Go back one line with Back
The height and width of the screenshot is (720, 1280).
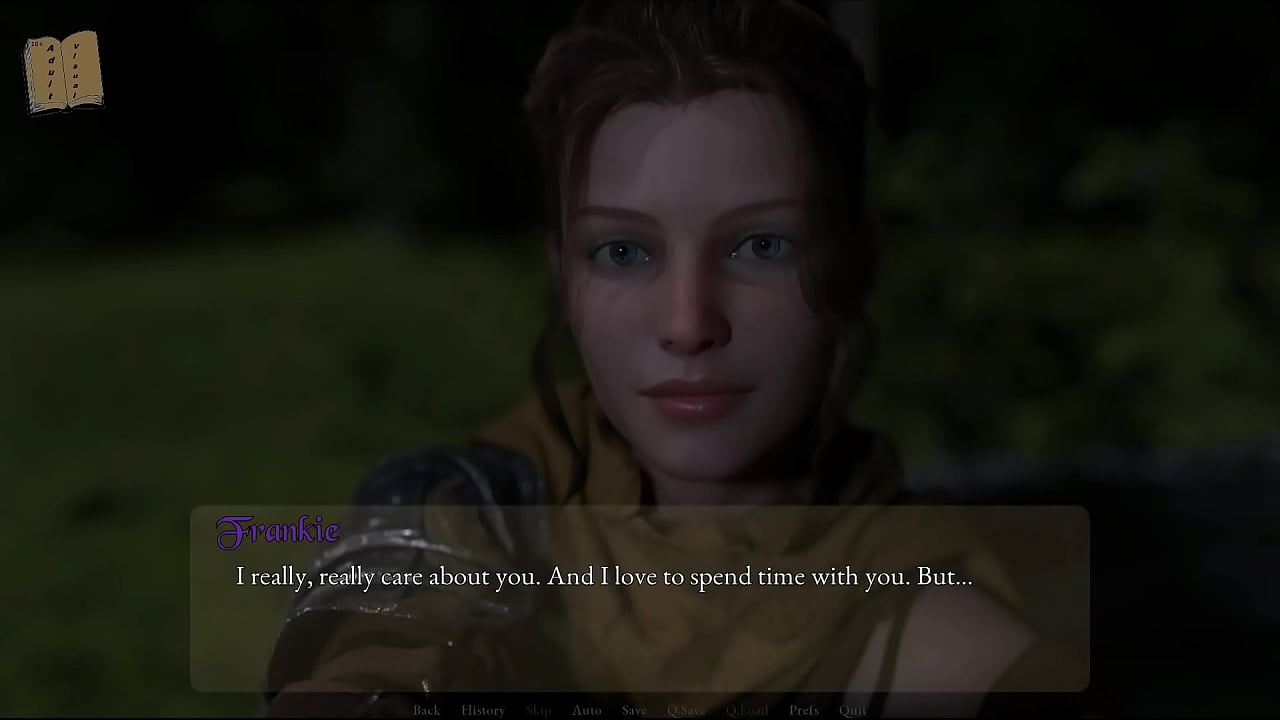(x=426, y=710)
